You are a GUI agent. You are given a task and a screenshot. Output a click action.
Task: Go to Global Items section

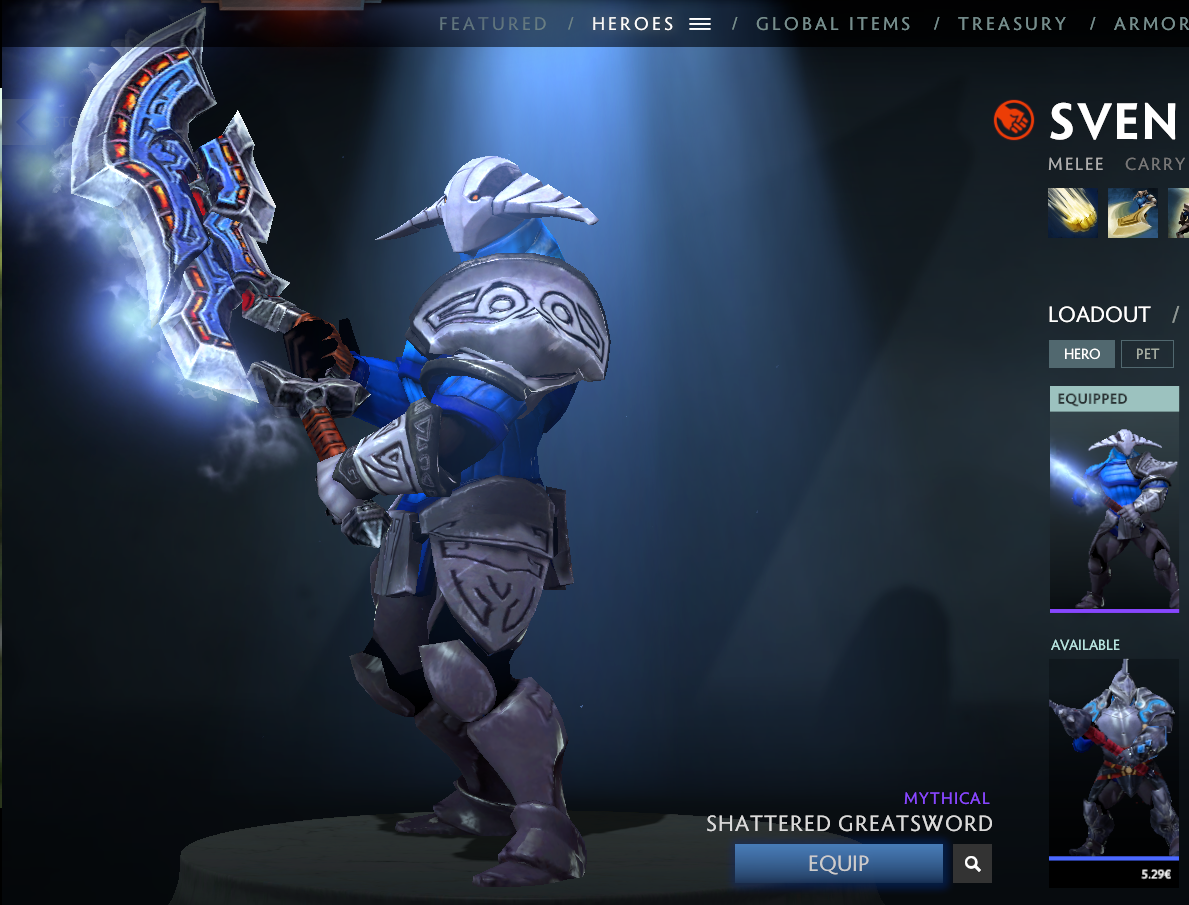(833, 24)
